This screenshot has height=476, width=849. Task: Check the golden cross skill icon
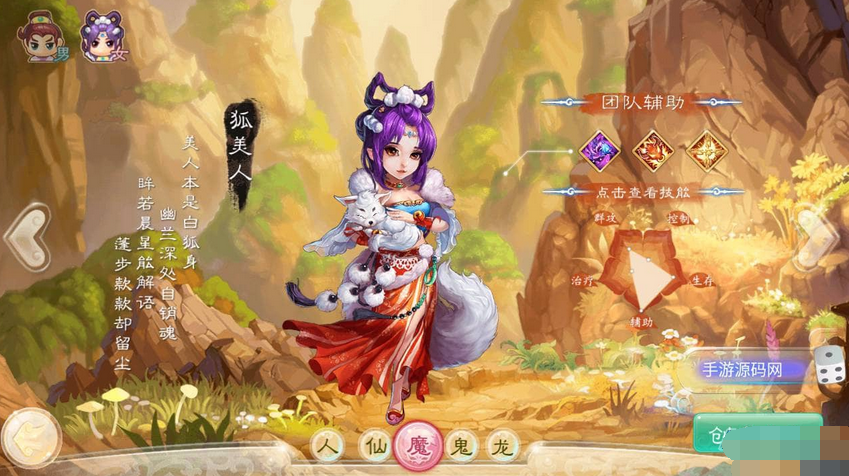point(704,150)
